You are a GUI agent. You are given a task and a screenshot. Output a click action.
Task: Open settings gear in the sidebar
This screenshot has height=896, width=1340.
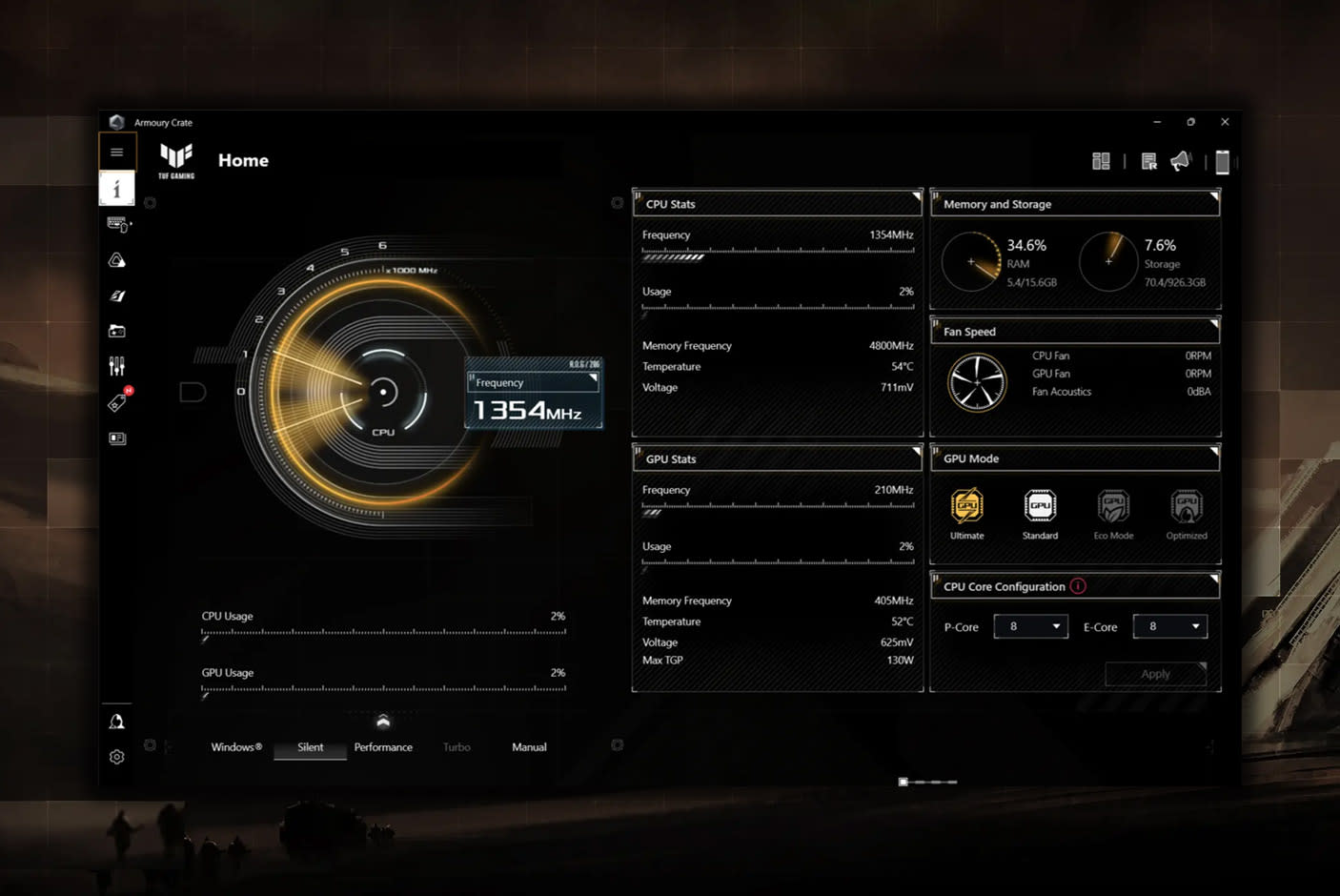coord(117,757)
